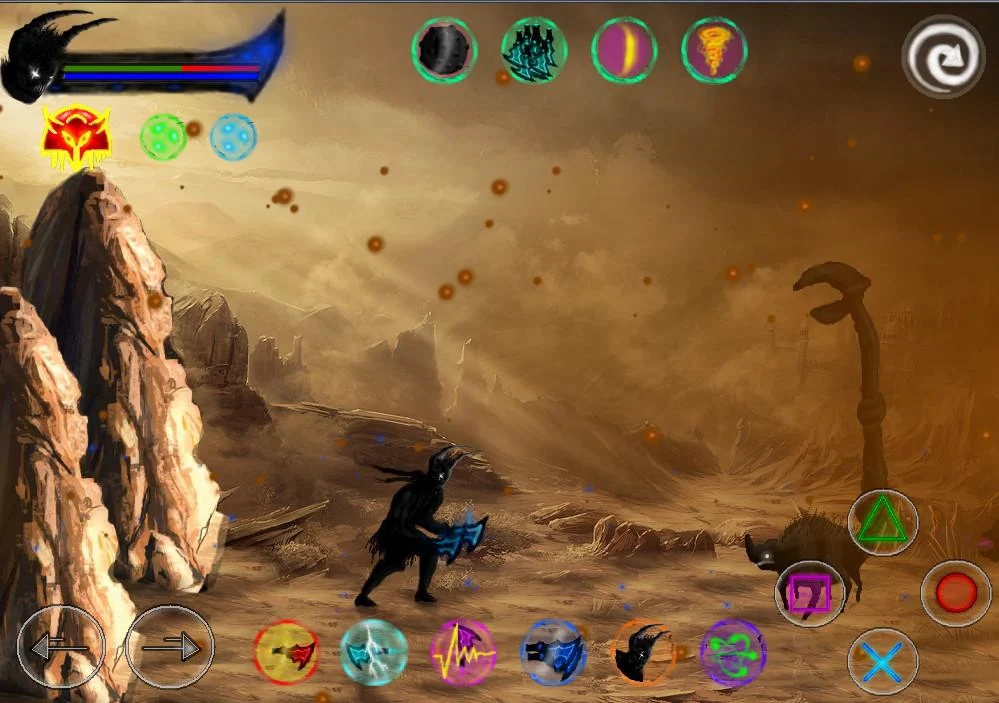Select the dark spiked sphere ability

pos(444,50)
